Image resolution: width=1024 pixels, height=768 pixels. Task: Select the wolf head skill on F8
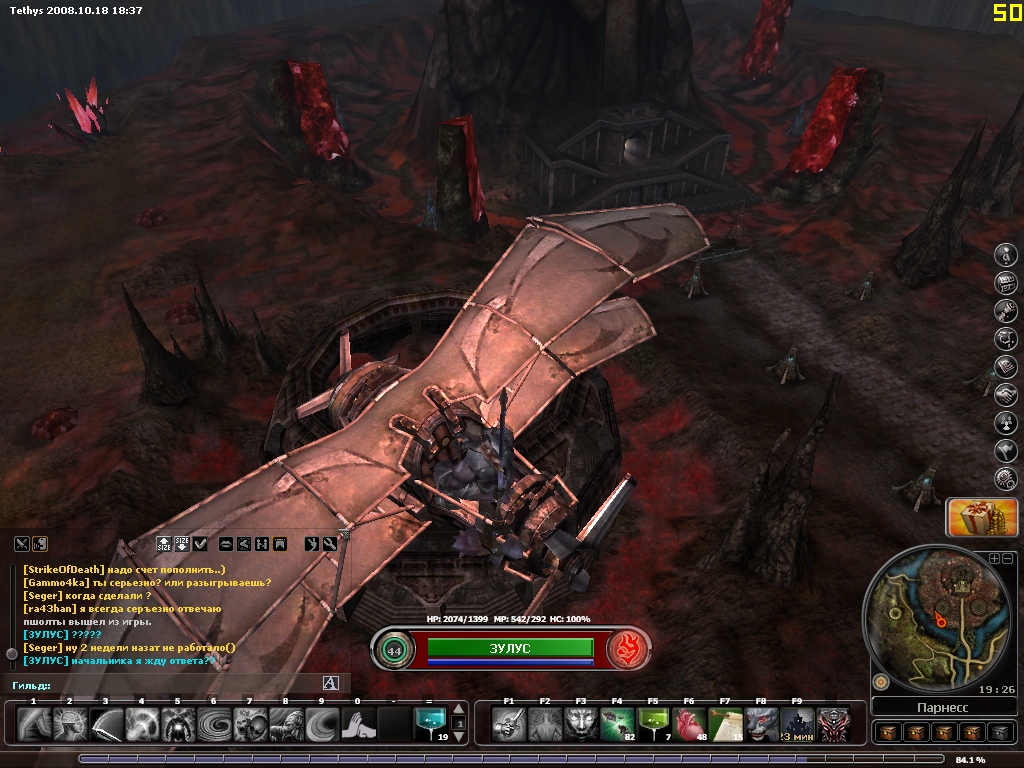tap(761, 724)
